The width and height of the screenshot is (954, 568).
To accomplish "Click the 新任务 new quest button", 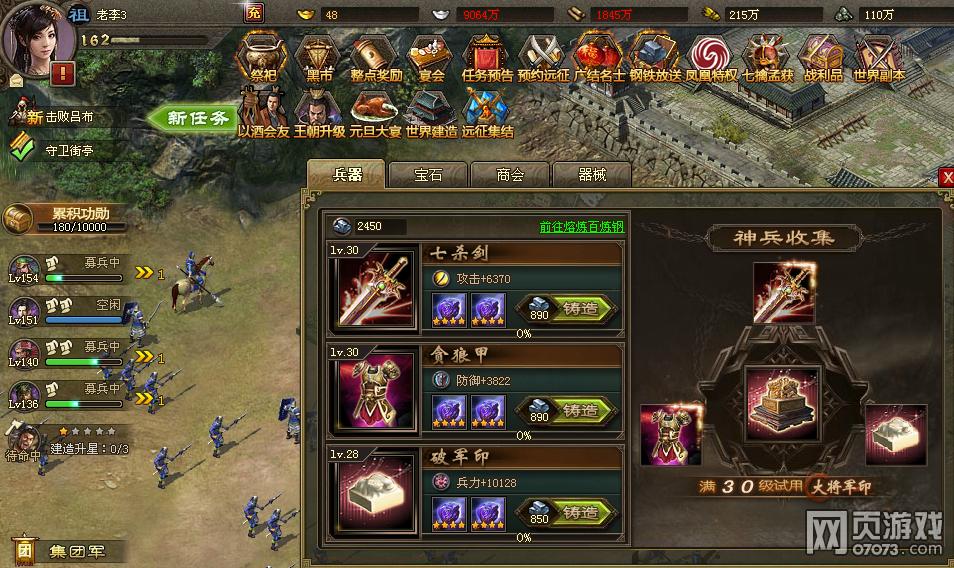I will pos(190,118).
